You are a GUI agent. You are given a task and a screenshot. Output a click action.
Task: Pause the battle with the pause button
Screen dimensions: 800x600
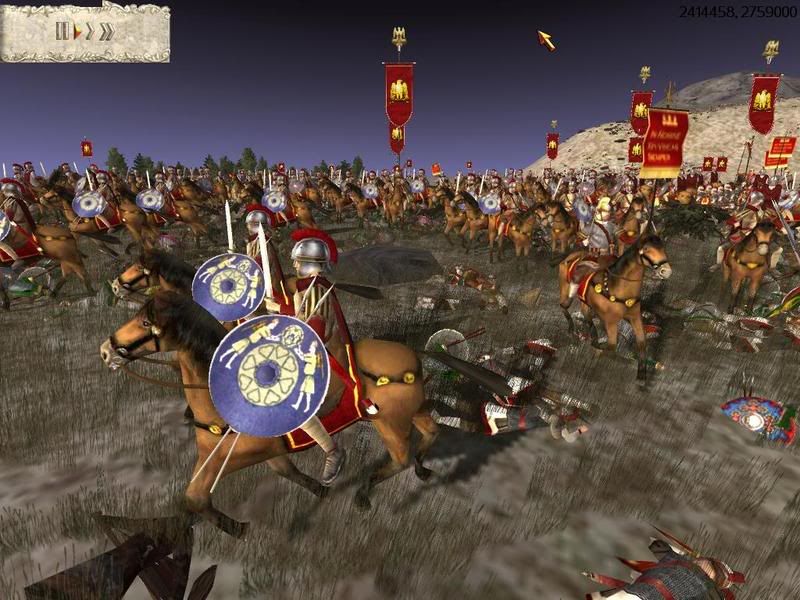pyautogui.click(x=62, y=31)
